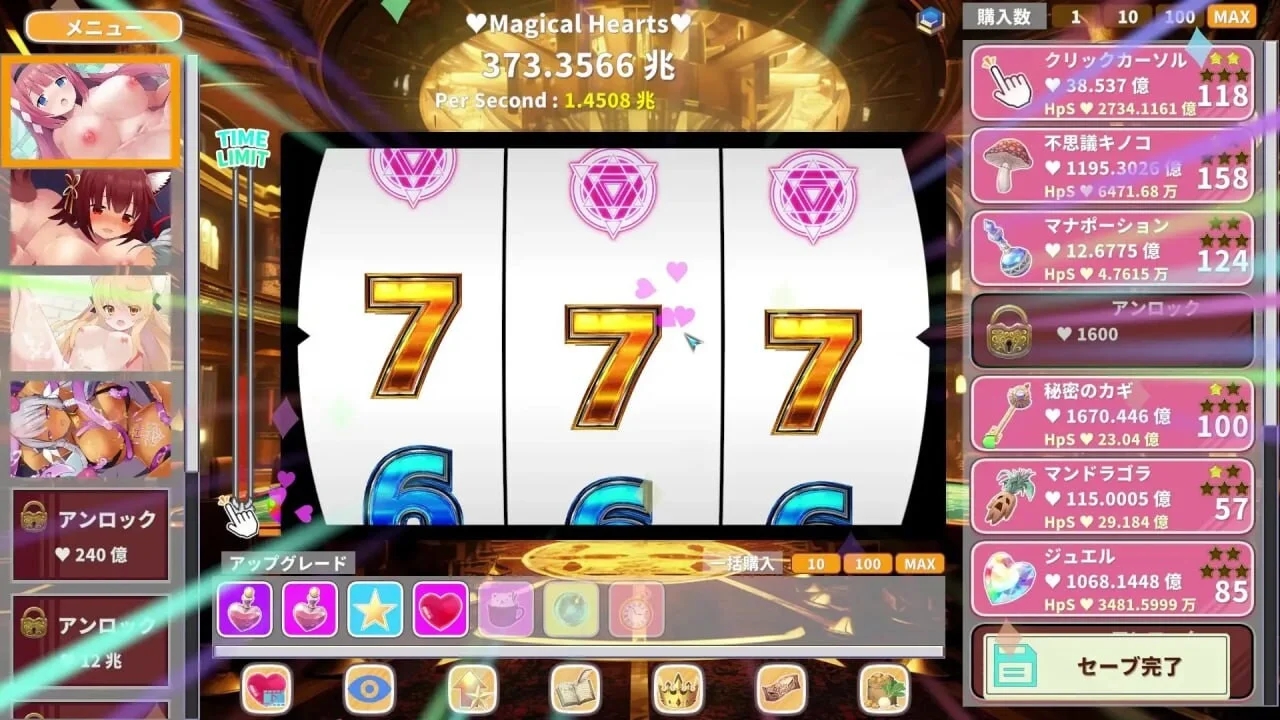This screenshot has width=1280, height=720.
Task: Click the heart gift icon at bottom left
Action: (266, 688)
